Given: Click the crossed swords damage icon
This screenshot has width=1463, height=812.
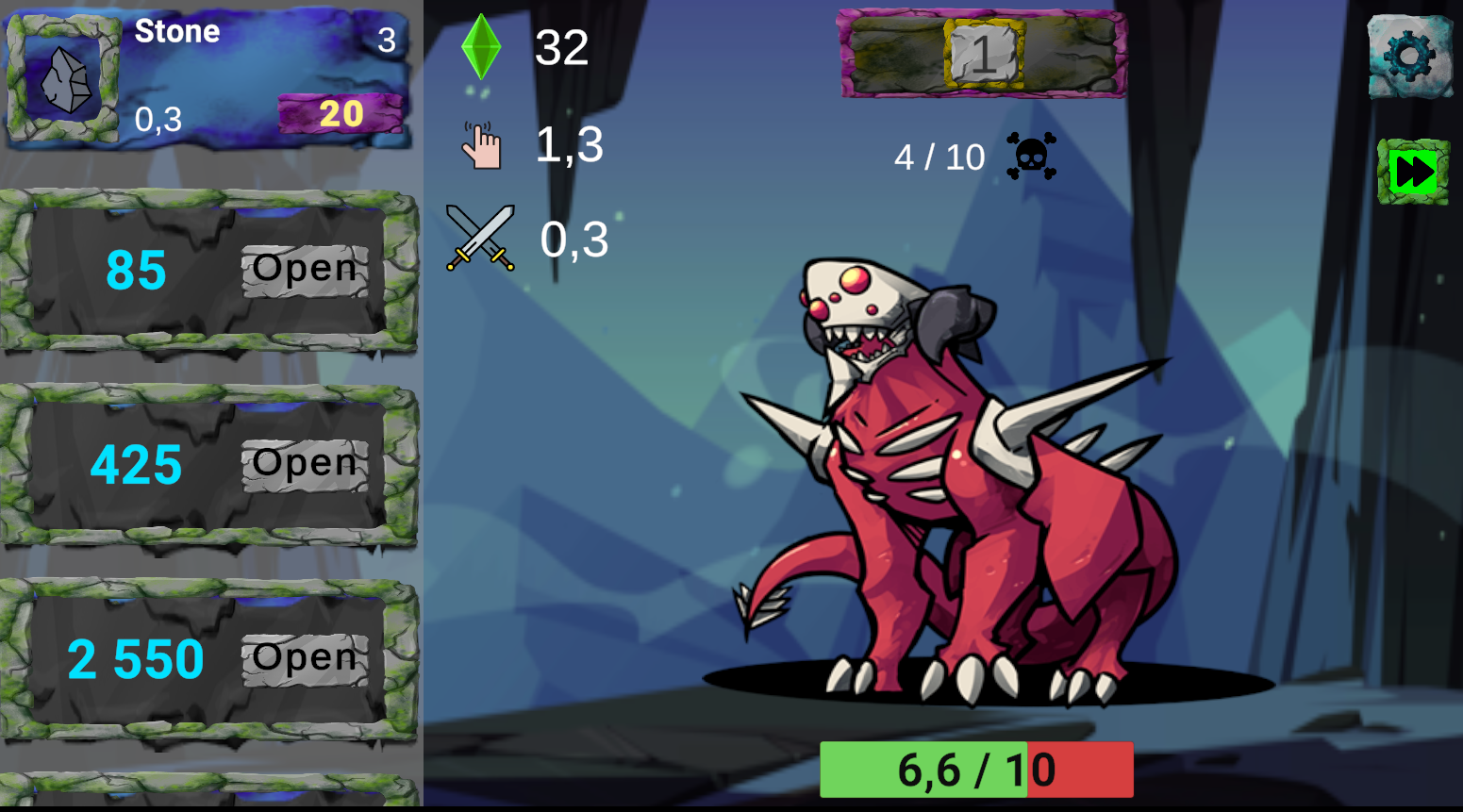Looking at the screenshot, I should click(479, 236).
